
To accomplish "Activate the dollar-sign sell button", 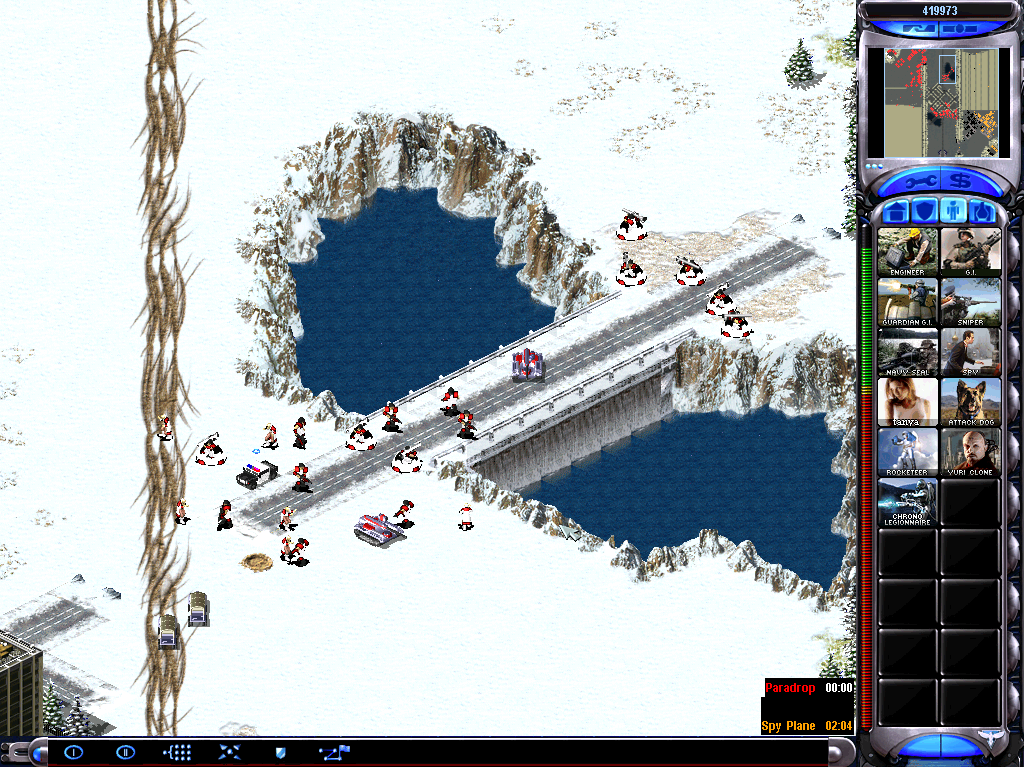I will 963,182.
